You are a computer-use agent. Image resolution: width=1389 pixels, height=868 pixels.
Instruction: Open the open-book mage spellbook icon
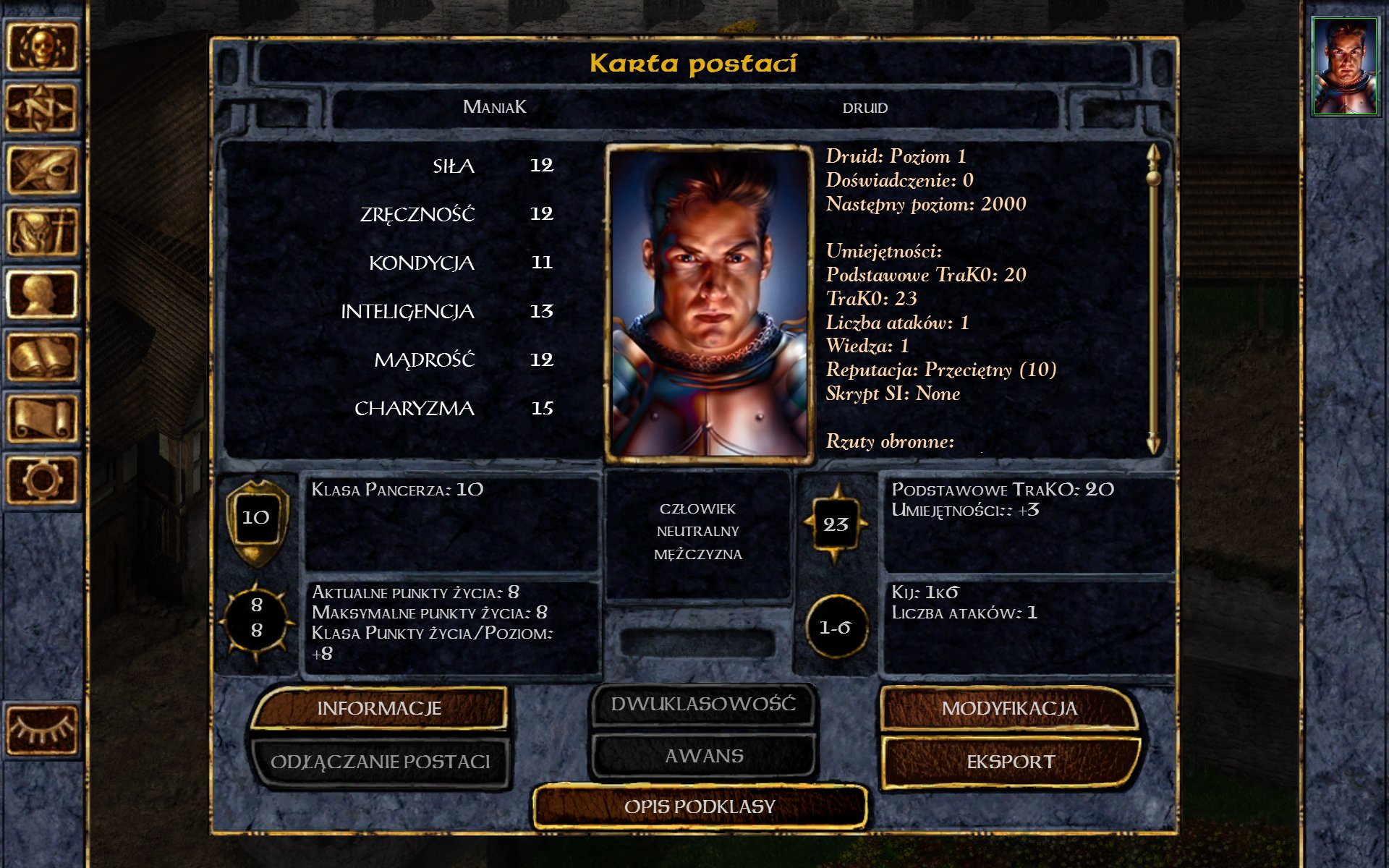(x=42, y=357)
